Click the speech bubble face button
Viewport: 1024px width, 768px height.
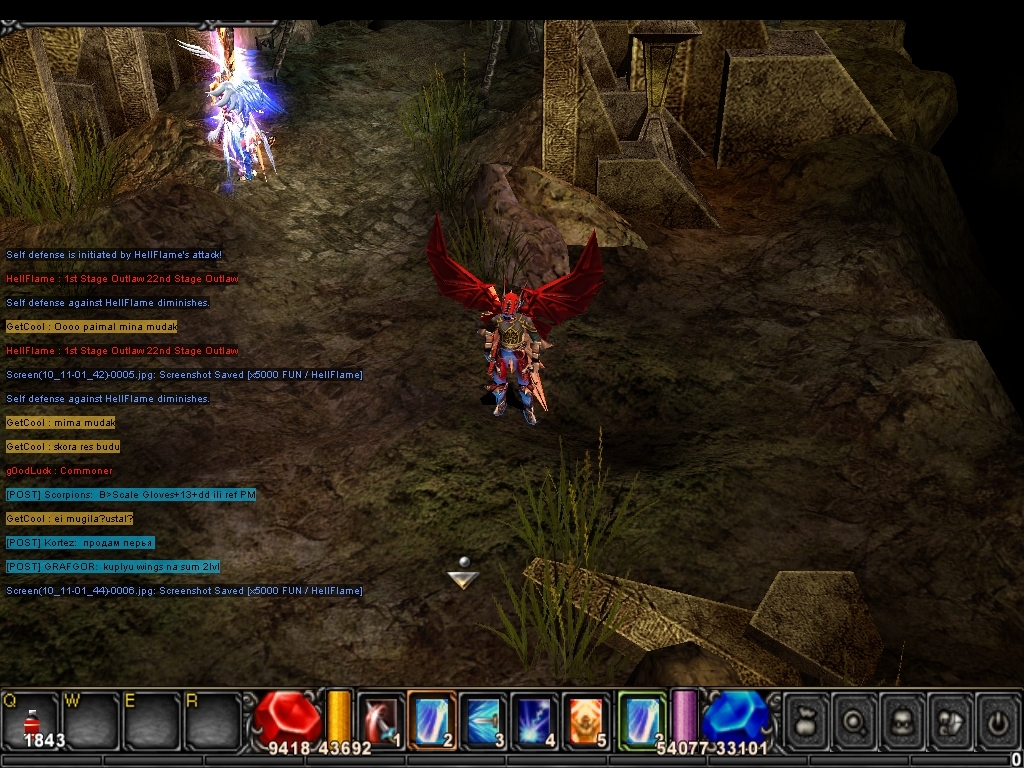(952, 720)
